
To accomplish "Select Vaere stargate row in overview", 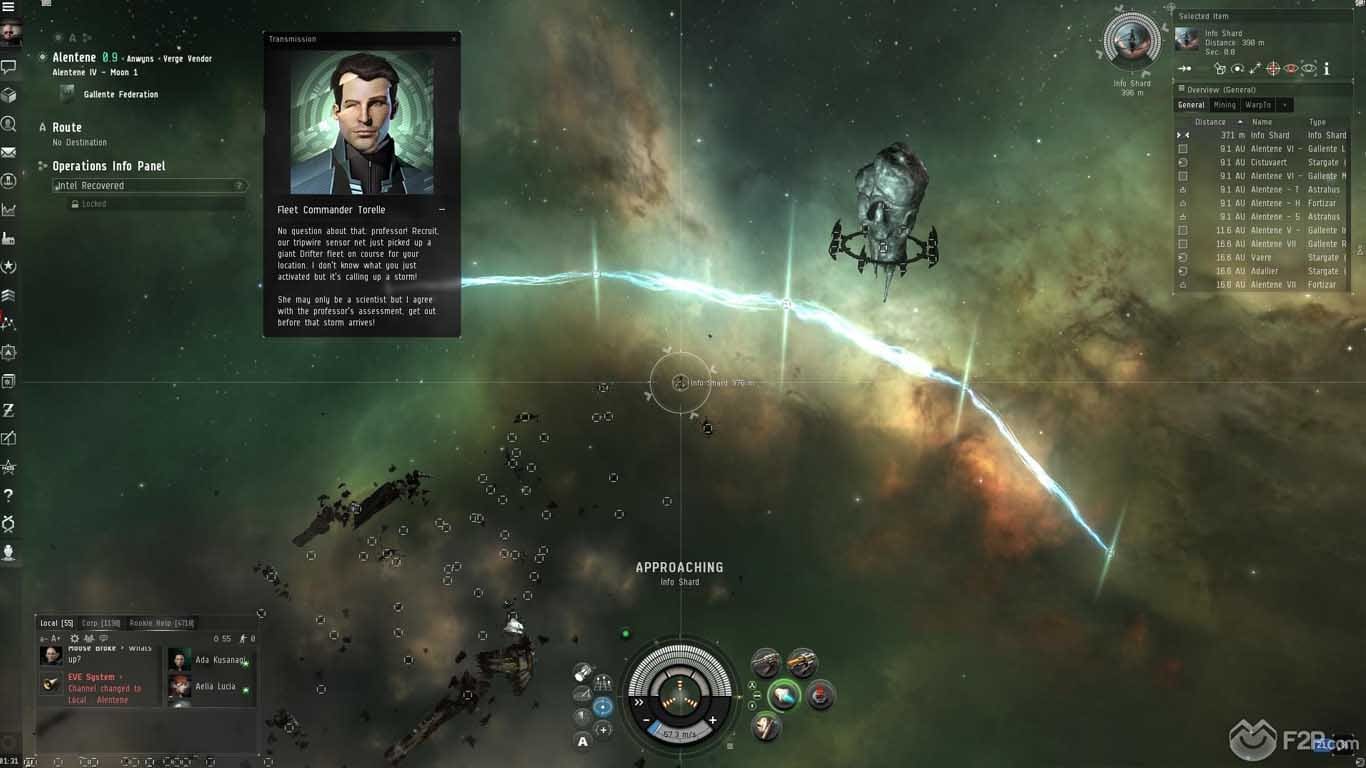I will pos(1262,257).
